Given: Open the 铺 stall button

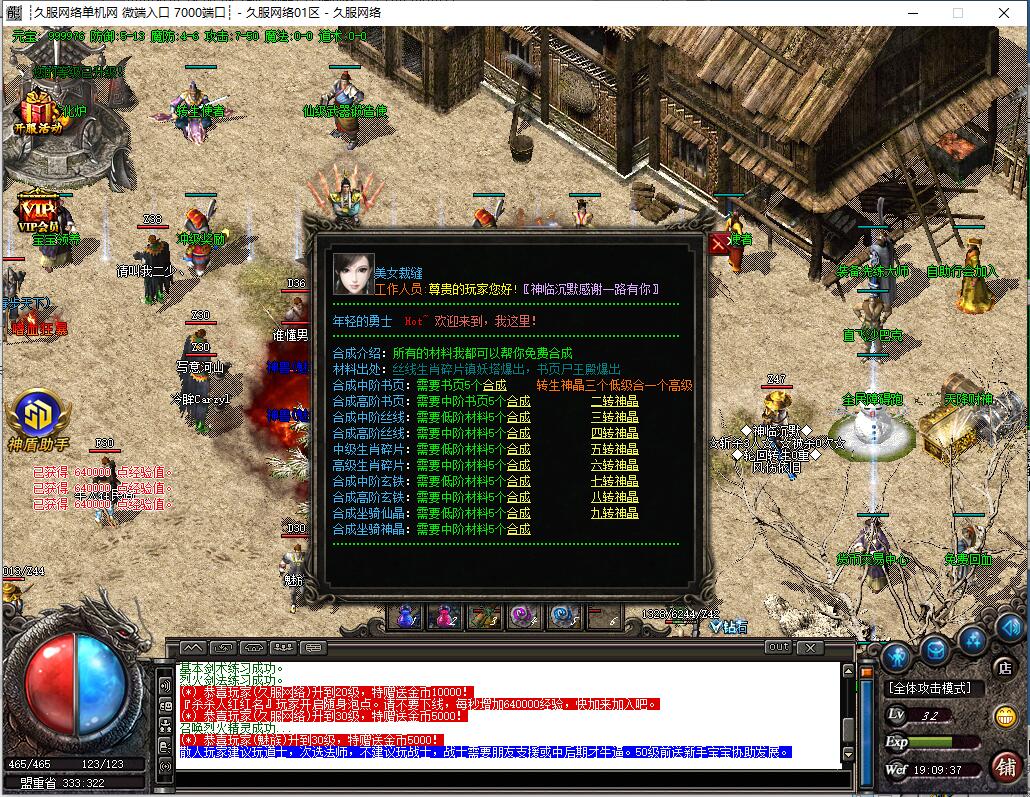Looking at the screenshot, I should 1005,766.
